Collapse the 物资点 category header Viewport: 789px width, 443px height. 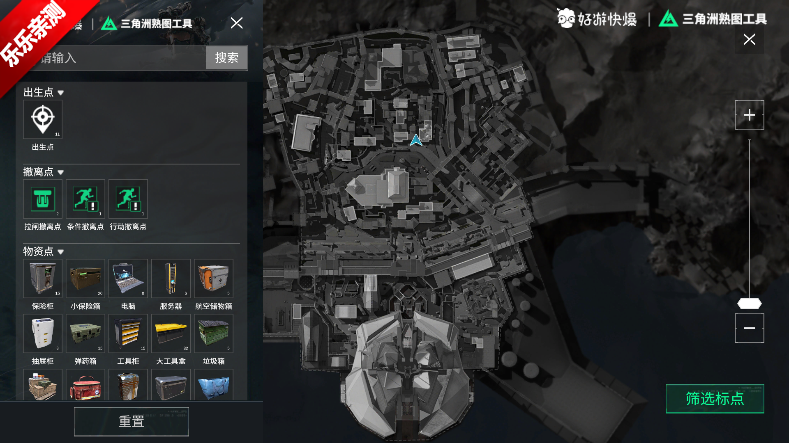tap(44, 251)
